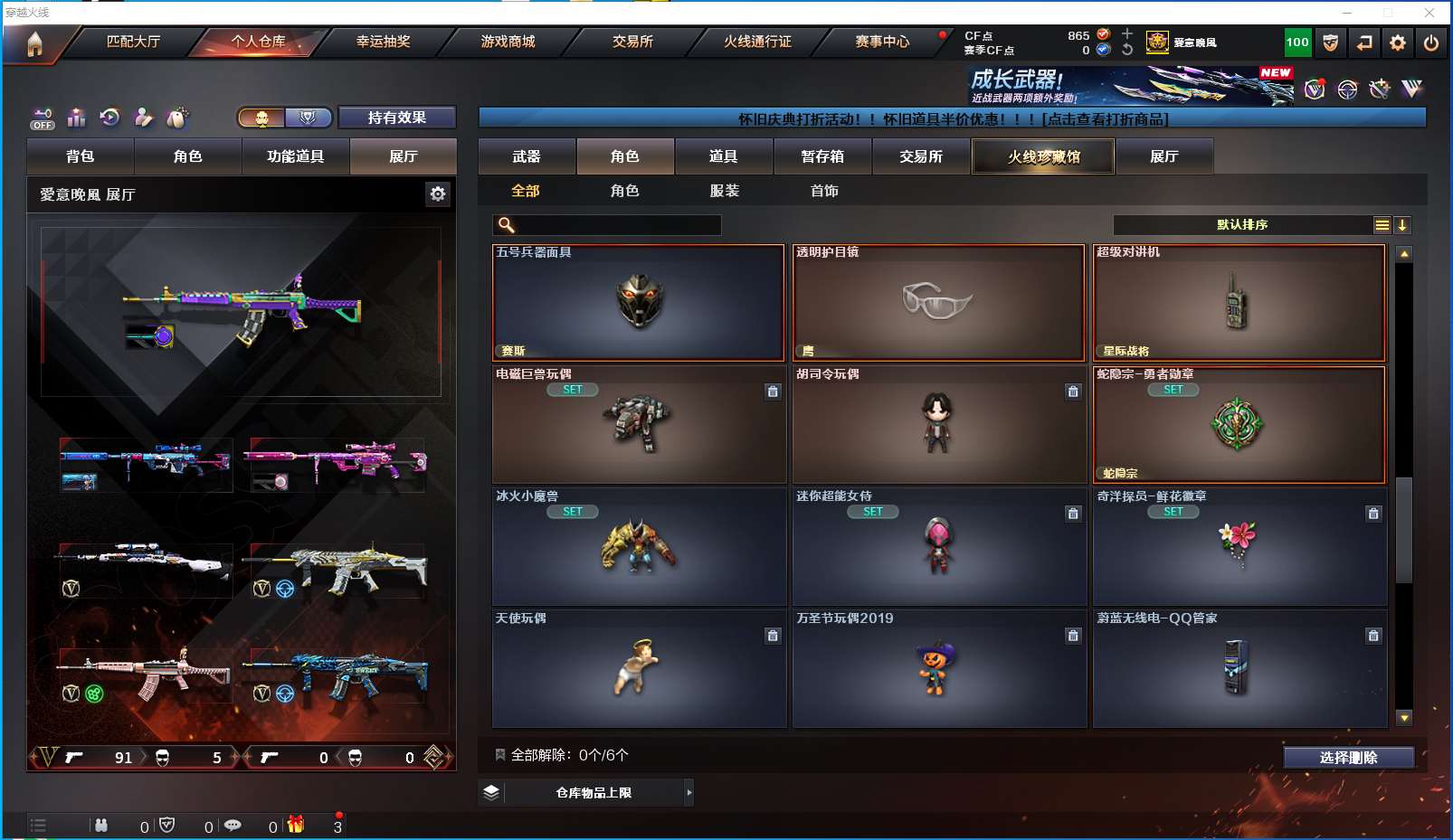Choose the 万圣节玩偶2019 pumpkin doll
Viewport: 1453px width, 840px height.
pyautogui.click(x=938, y=669)
